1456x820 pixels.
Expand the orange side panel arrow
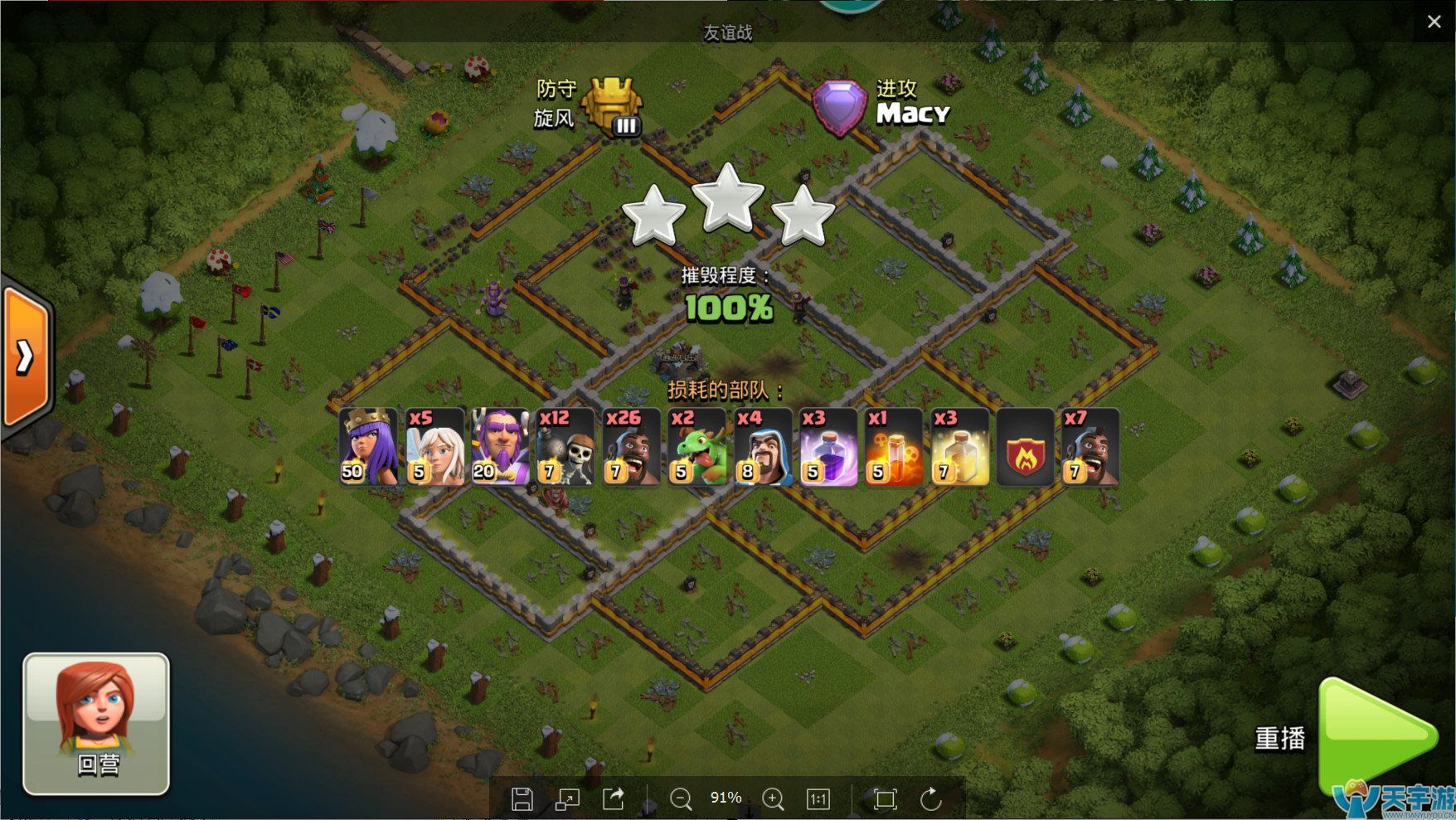click(x=26, y=357)
